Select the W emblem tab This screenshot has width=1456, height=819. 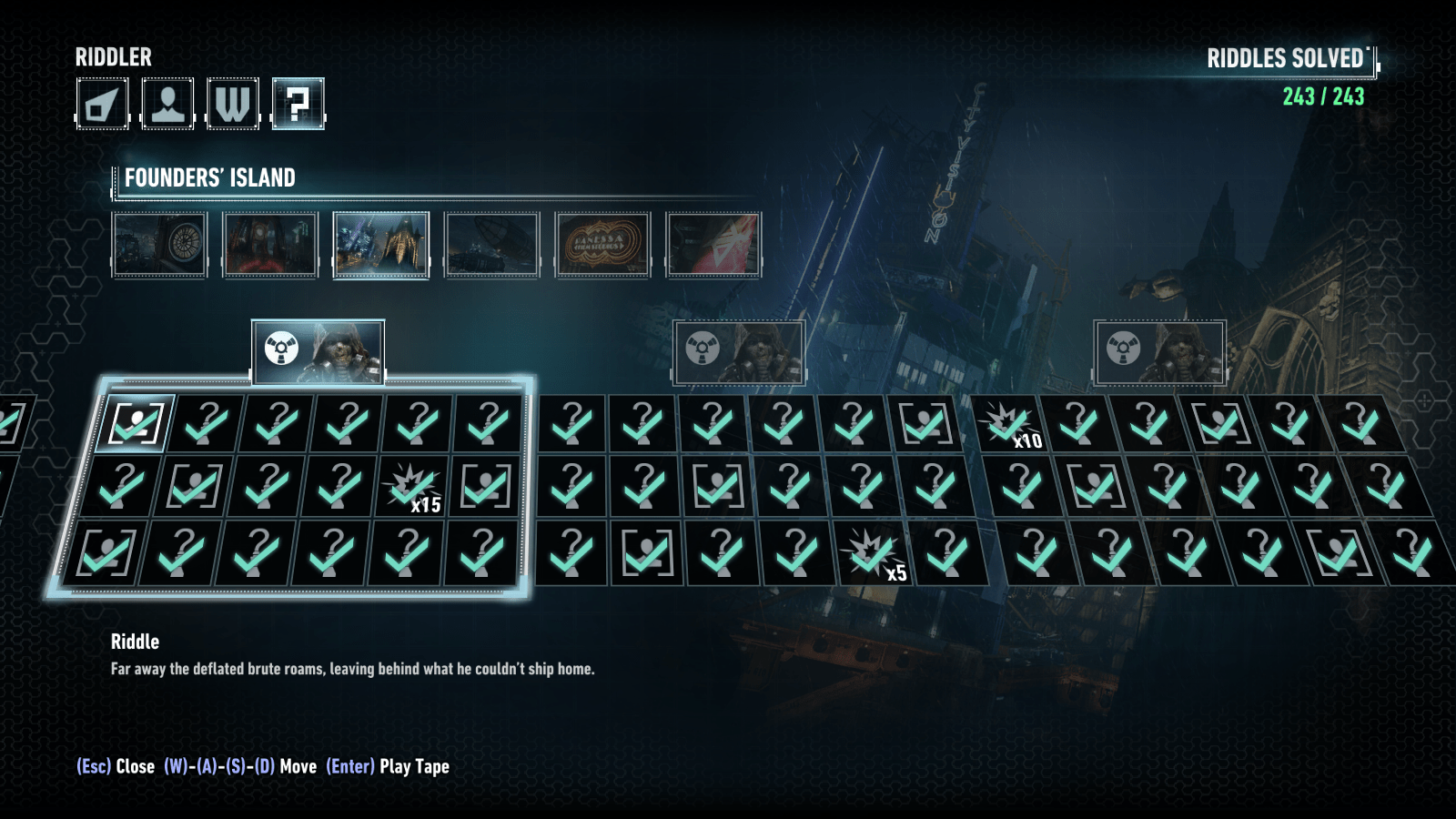233,104
